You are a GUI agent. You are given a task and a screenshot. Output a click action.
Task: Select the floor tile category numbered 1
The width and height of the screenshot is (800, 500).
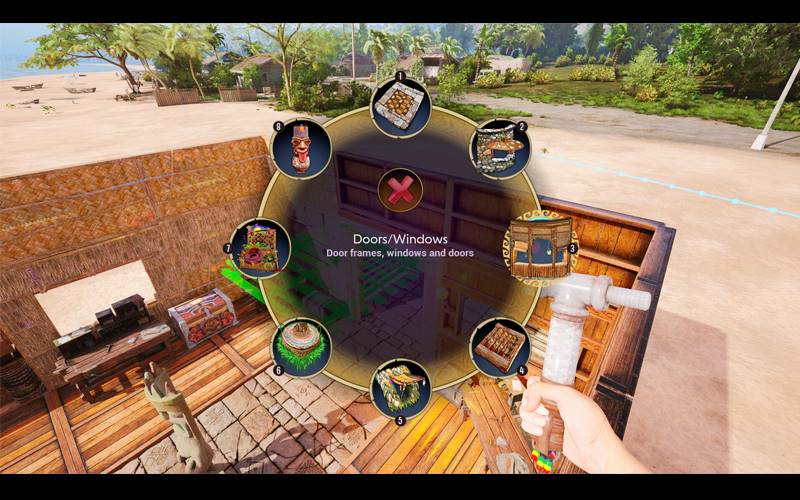pos(400,107)
